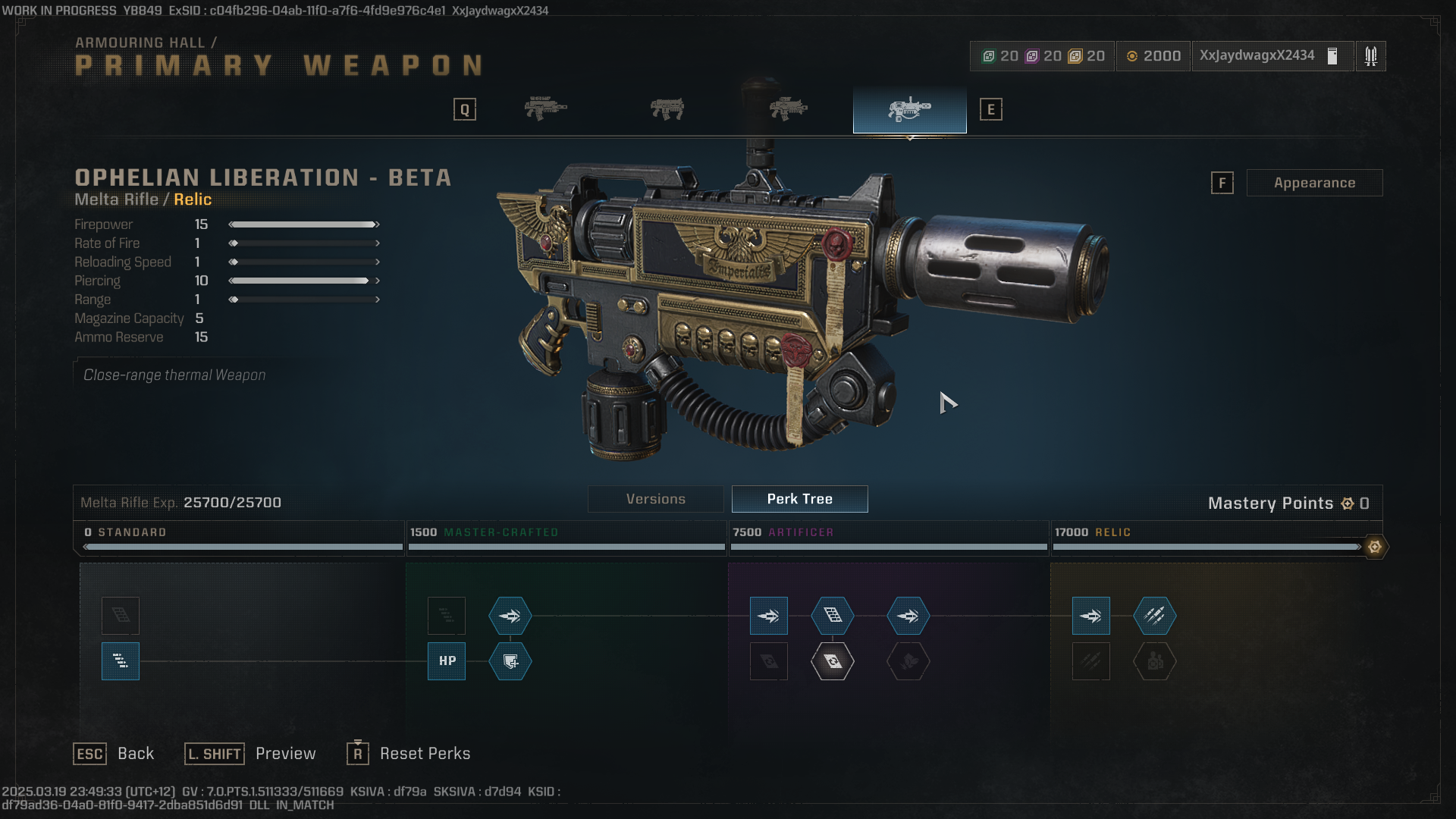Toggle the leftmost perk node in Standard tier
1456x819 pixels.
120,661
